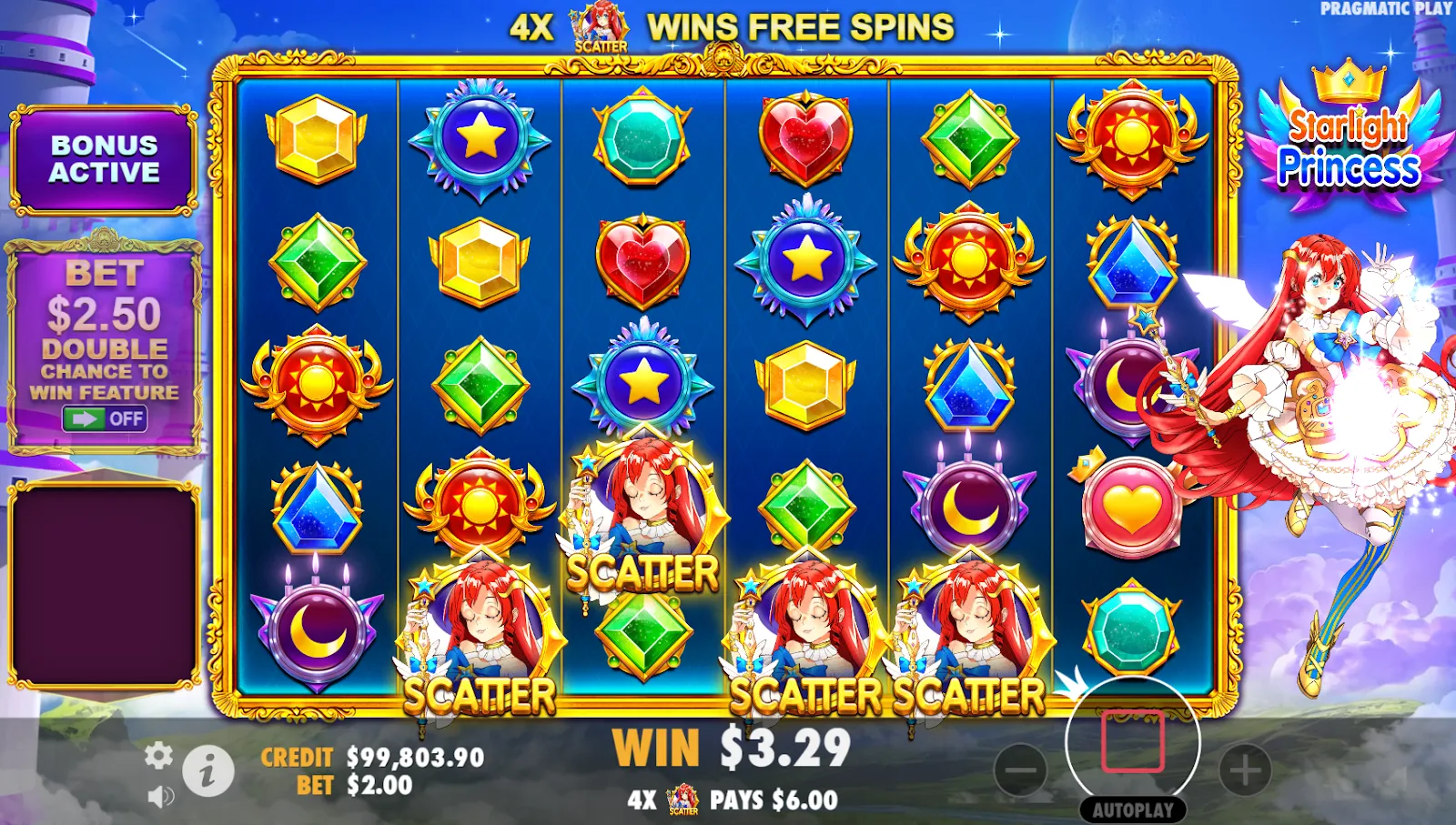Click the Scatter icon next to PAYS $6.00
Screen dimensions: 1456x825
681,801
